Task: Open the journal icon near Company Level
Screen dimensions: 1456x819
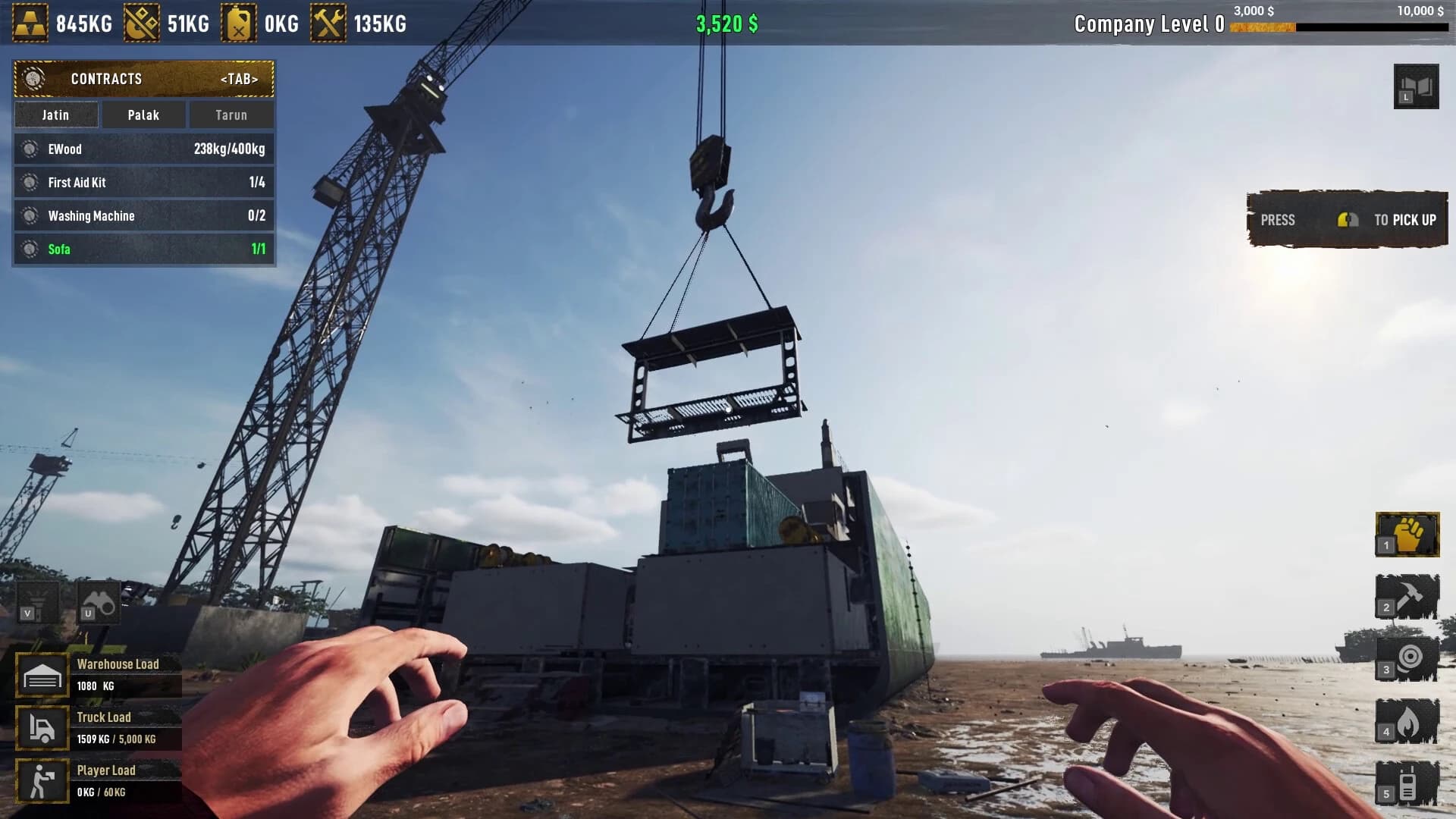Action: [x=1415, y=86]
